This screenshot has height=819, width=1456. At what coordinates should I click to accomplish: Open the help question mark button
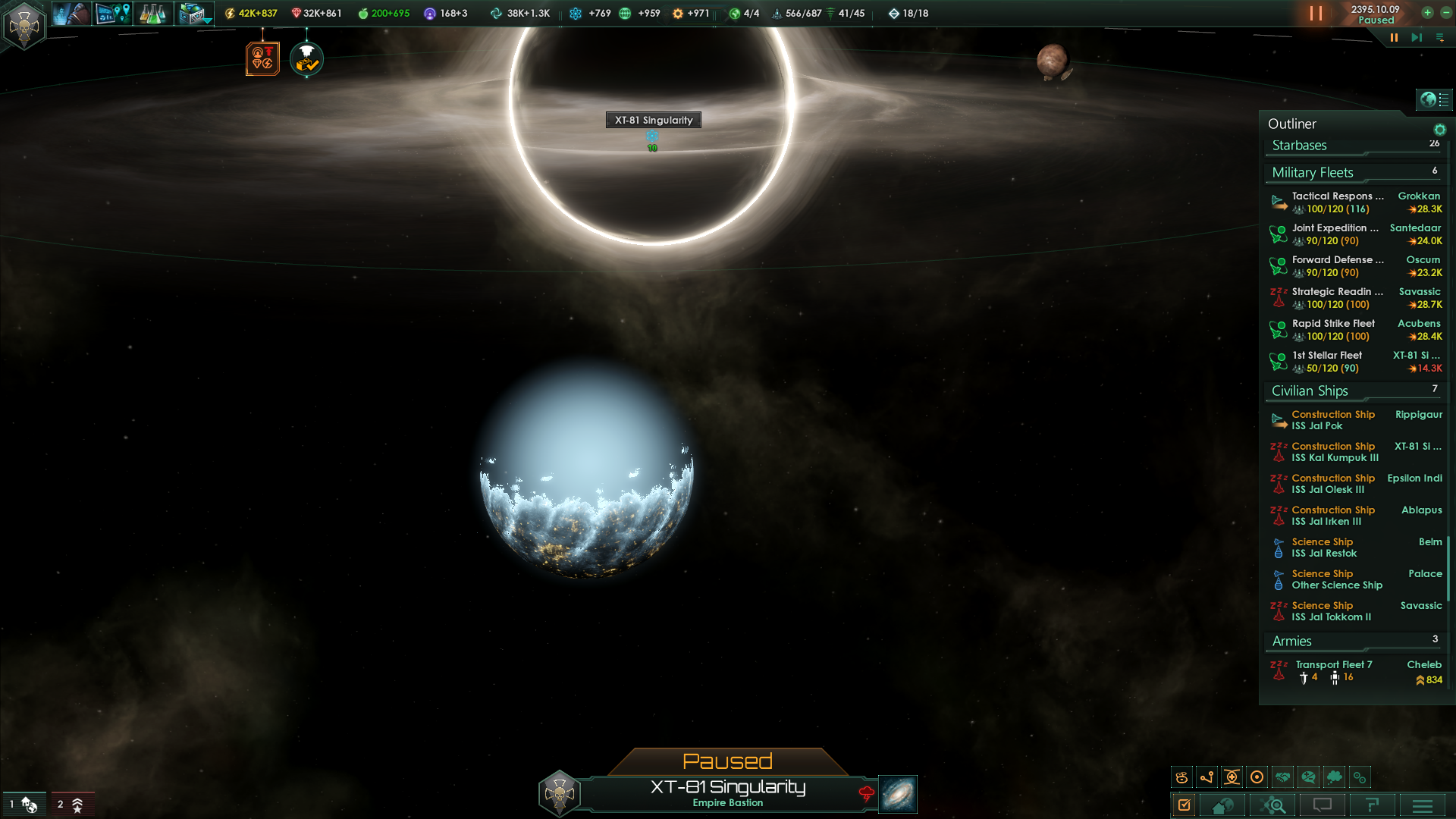coord(1373,805)
